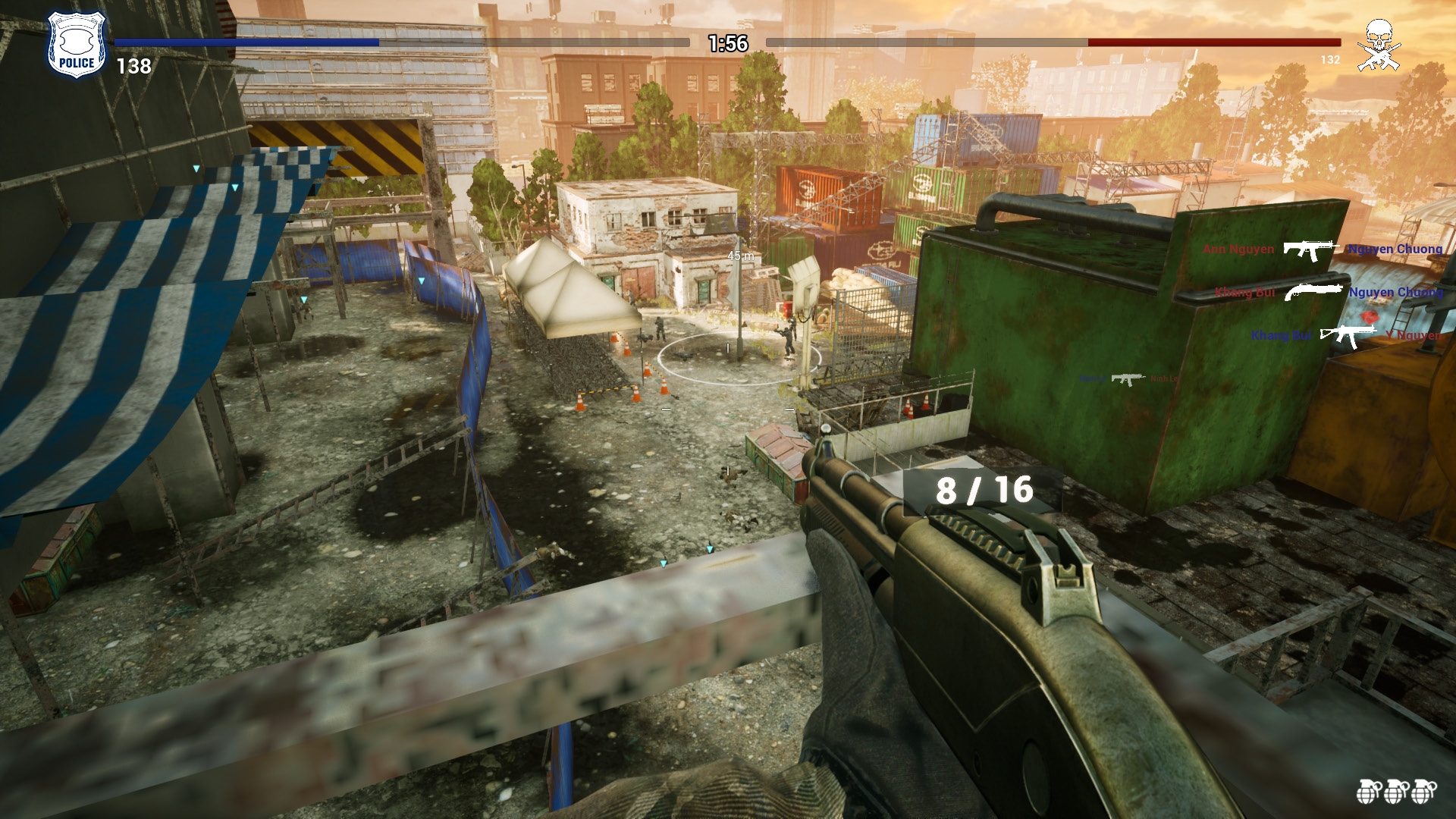Select the Y Nguyen kill feed entry
The image size is (1456, 819).
[x=1346, y=335]
